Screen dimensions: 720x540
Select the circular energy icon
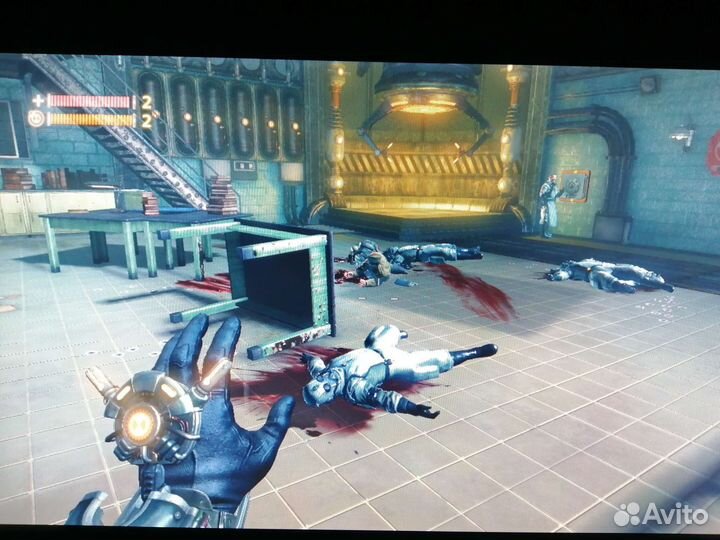point(37,119)
